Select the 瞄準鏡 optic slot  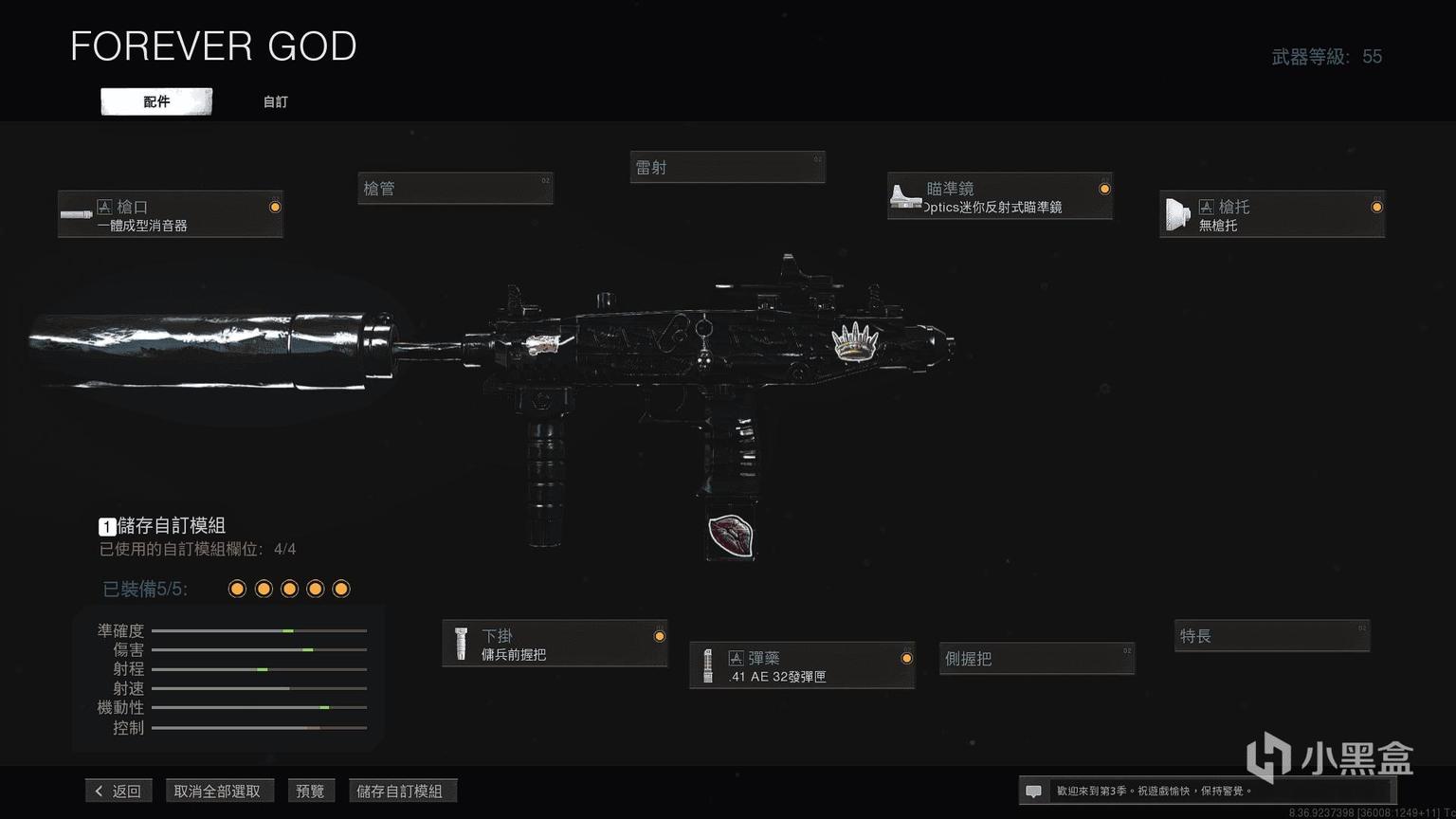999,196
